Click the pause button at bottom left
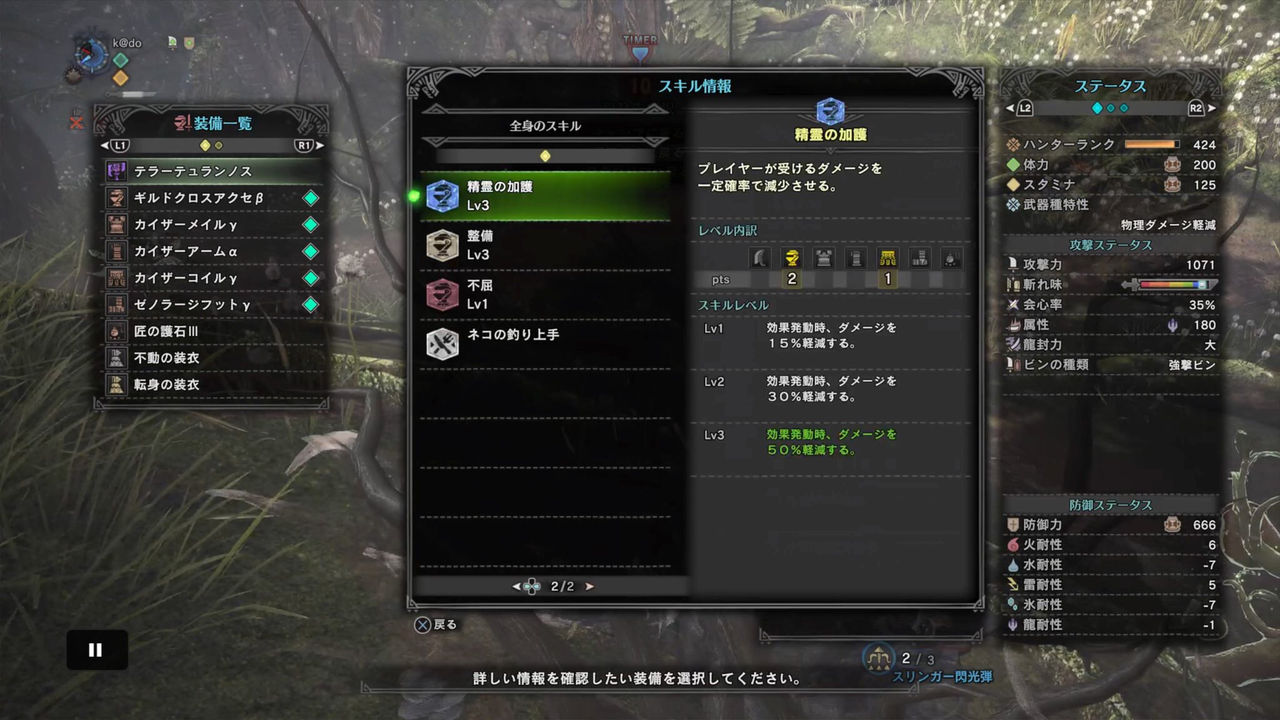 click(x=96, y=649)
